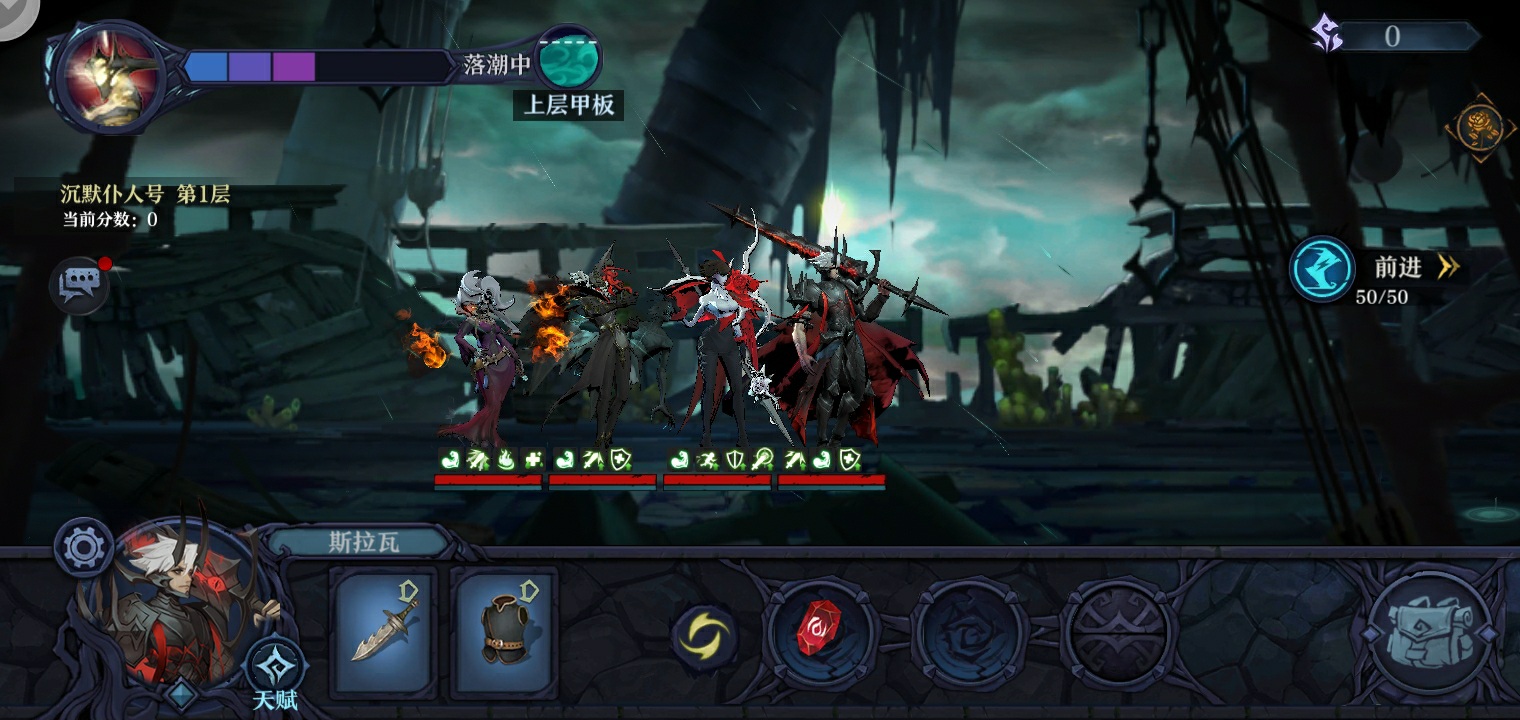Activate the red gem skill
Screen dimensions: 1520x720
821,634
